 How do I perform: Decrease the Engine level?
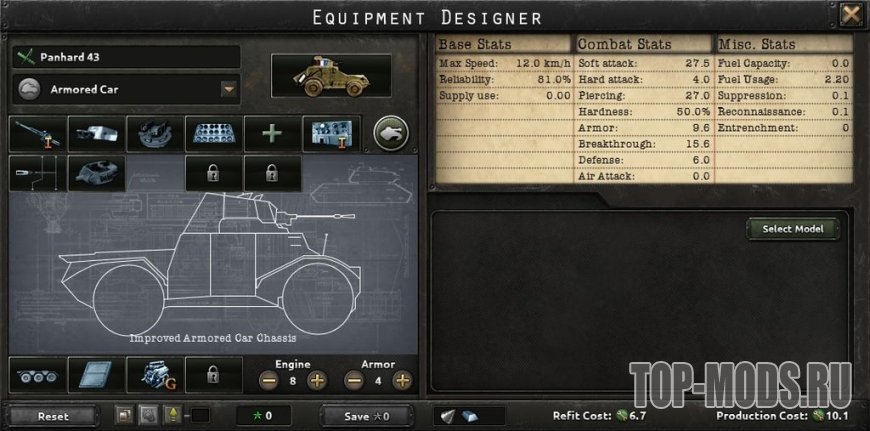click(268, 380)
